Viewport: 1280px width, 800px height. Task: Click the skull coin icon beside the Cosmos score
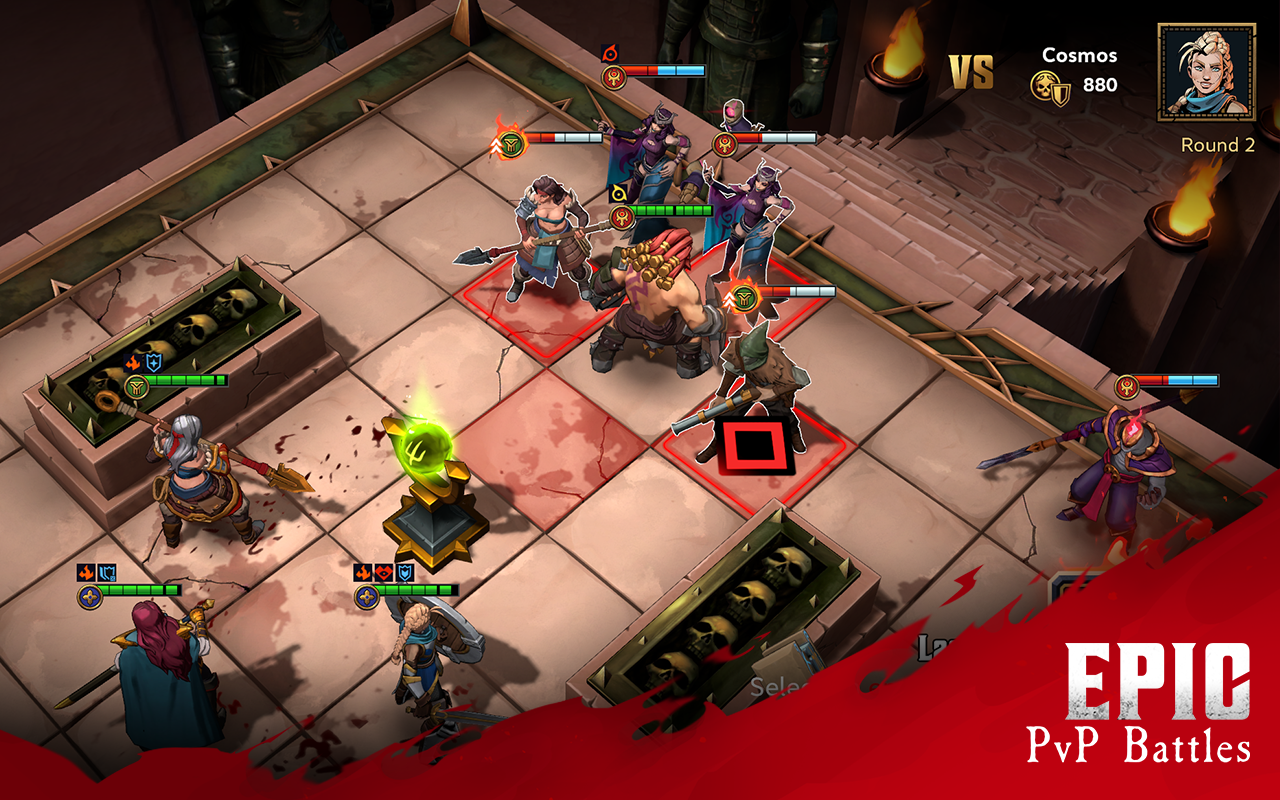1044,85
